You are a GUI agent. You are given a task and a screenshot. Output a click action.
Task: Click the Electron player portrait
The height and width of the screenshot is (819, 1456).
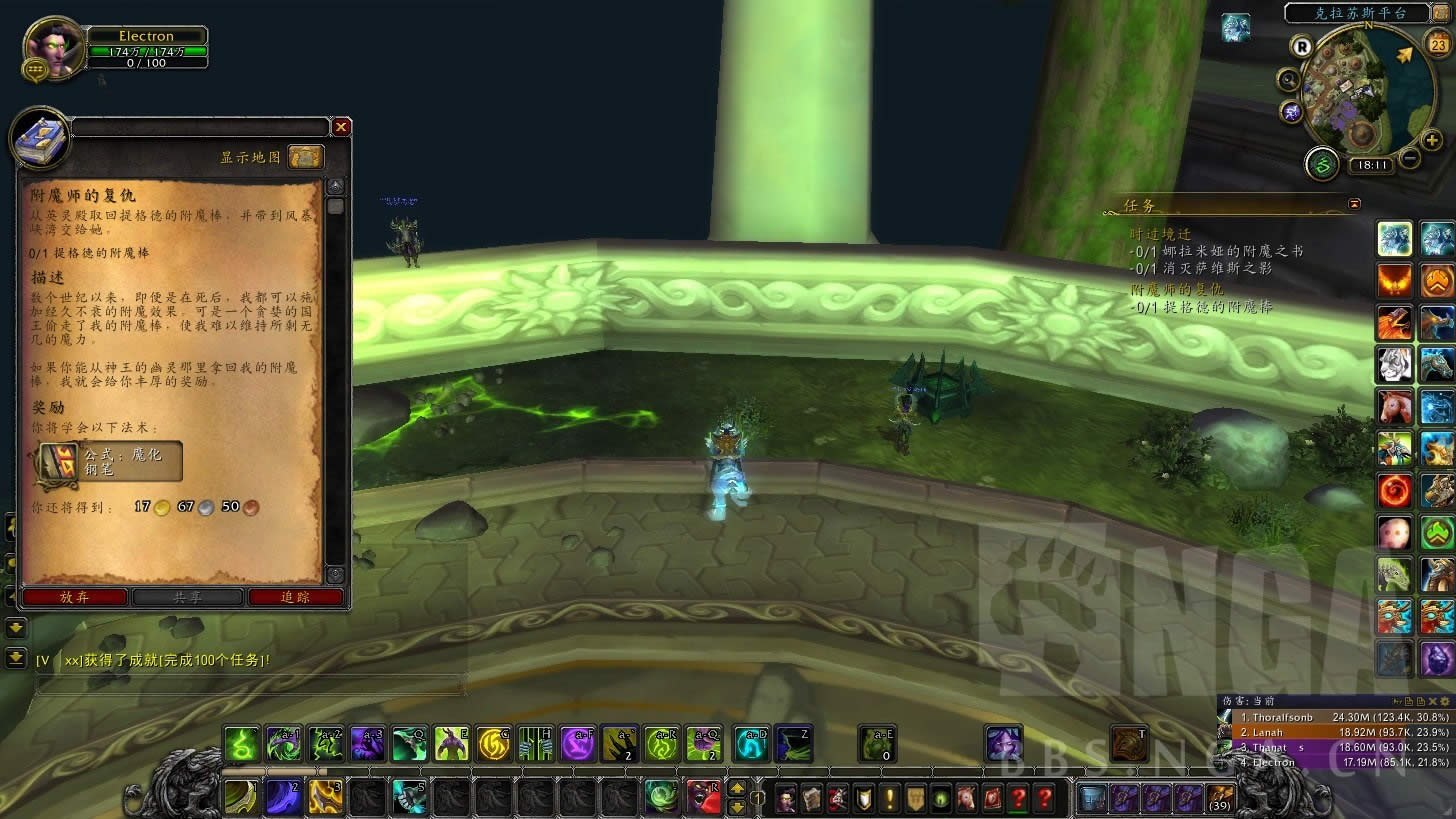point(50,48)
